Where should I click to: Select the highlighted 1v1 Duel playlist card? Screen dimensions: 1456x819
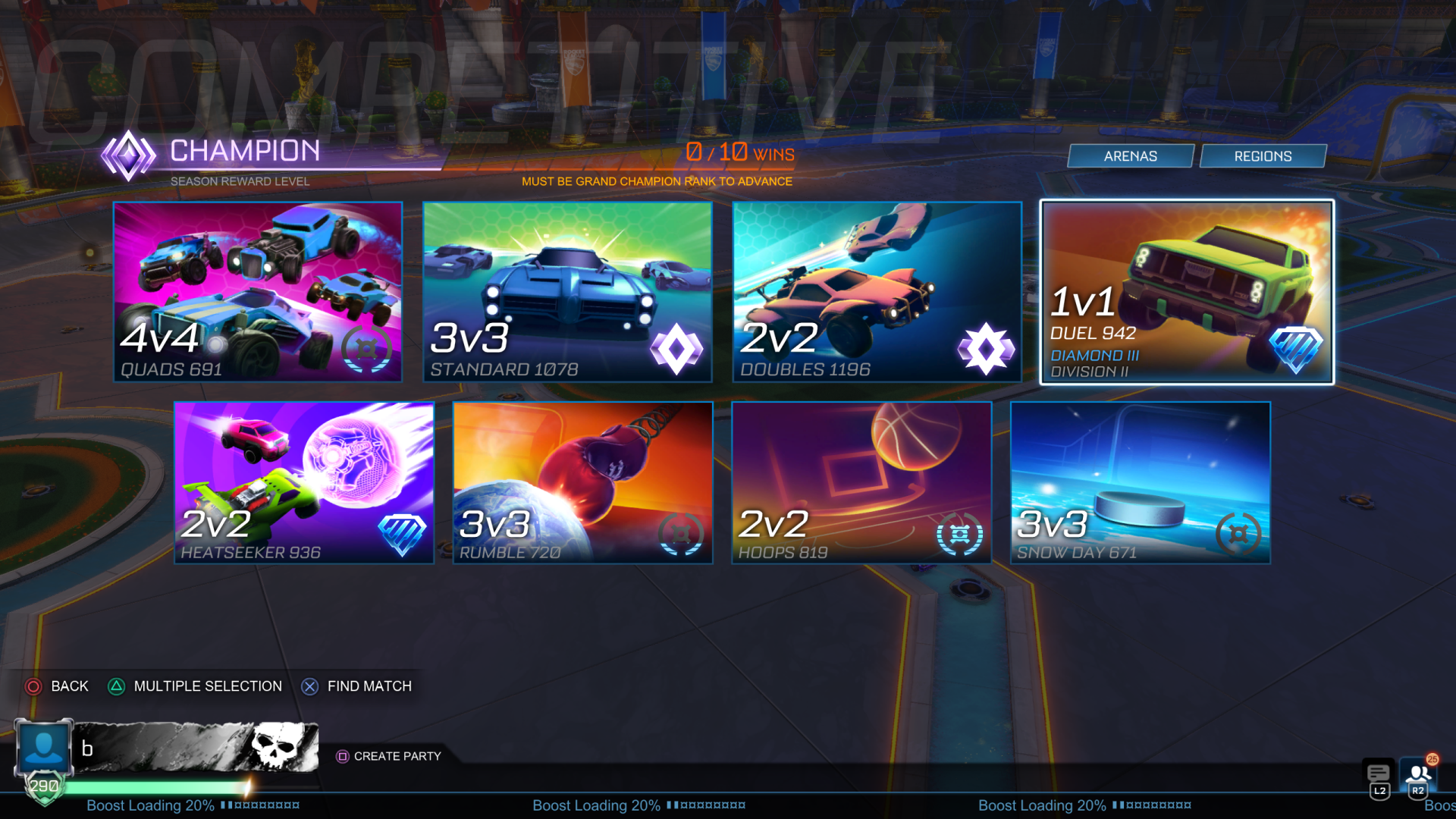(x=1185, y=292)
